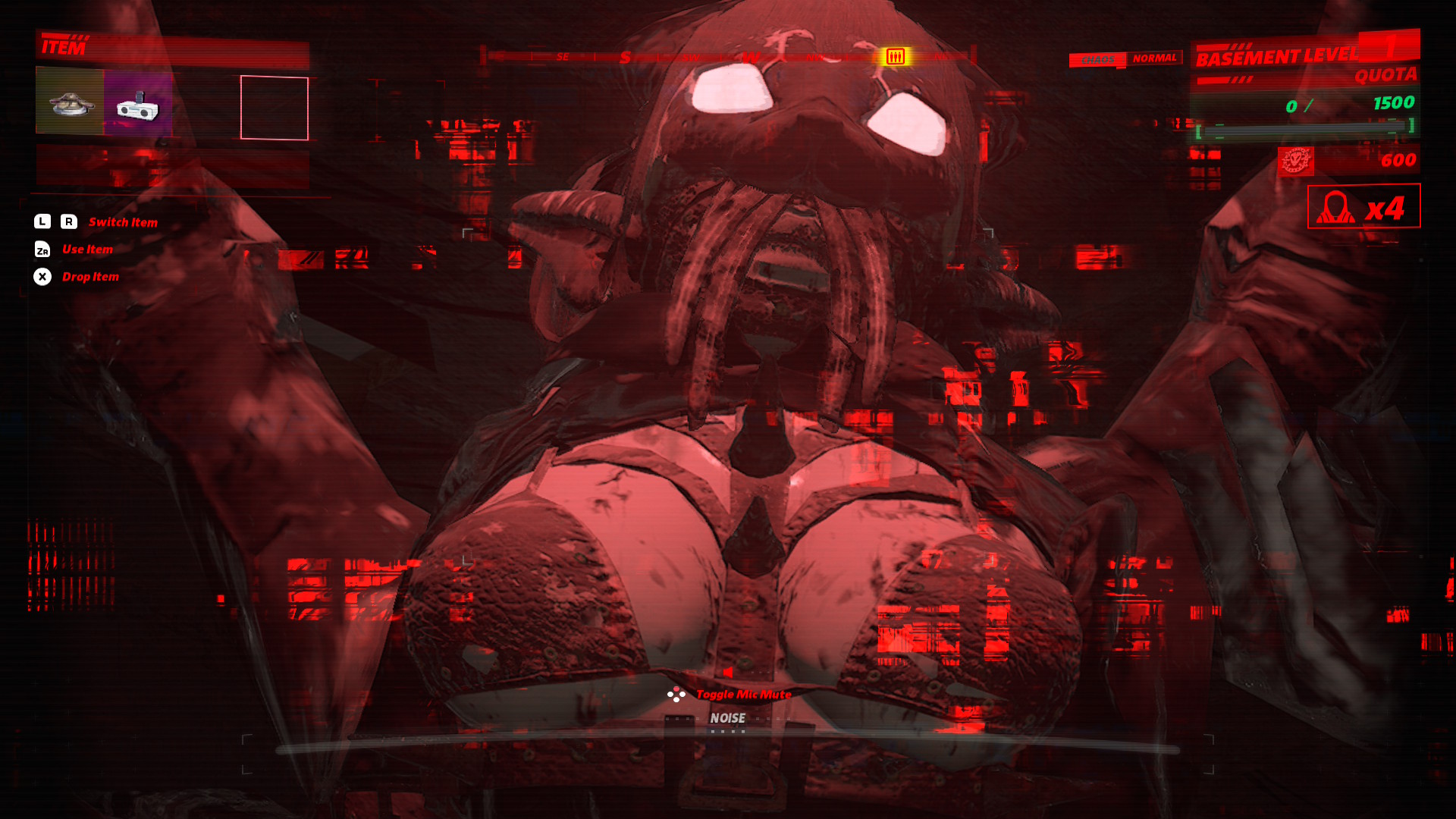Click the Use Item action text
1456x819 pixels.
tap(87, 249)
